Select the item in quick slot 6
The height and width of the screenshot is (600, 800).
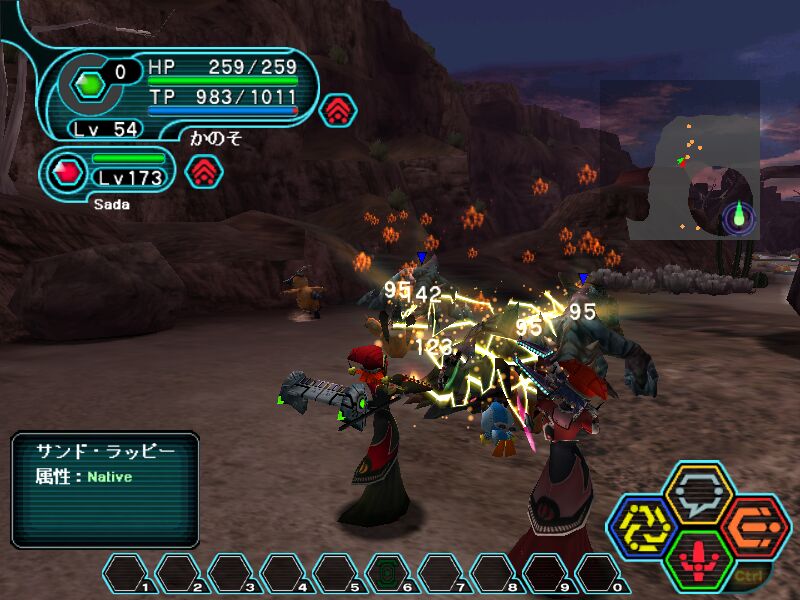tap(386, 573)
